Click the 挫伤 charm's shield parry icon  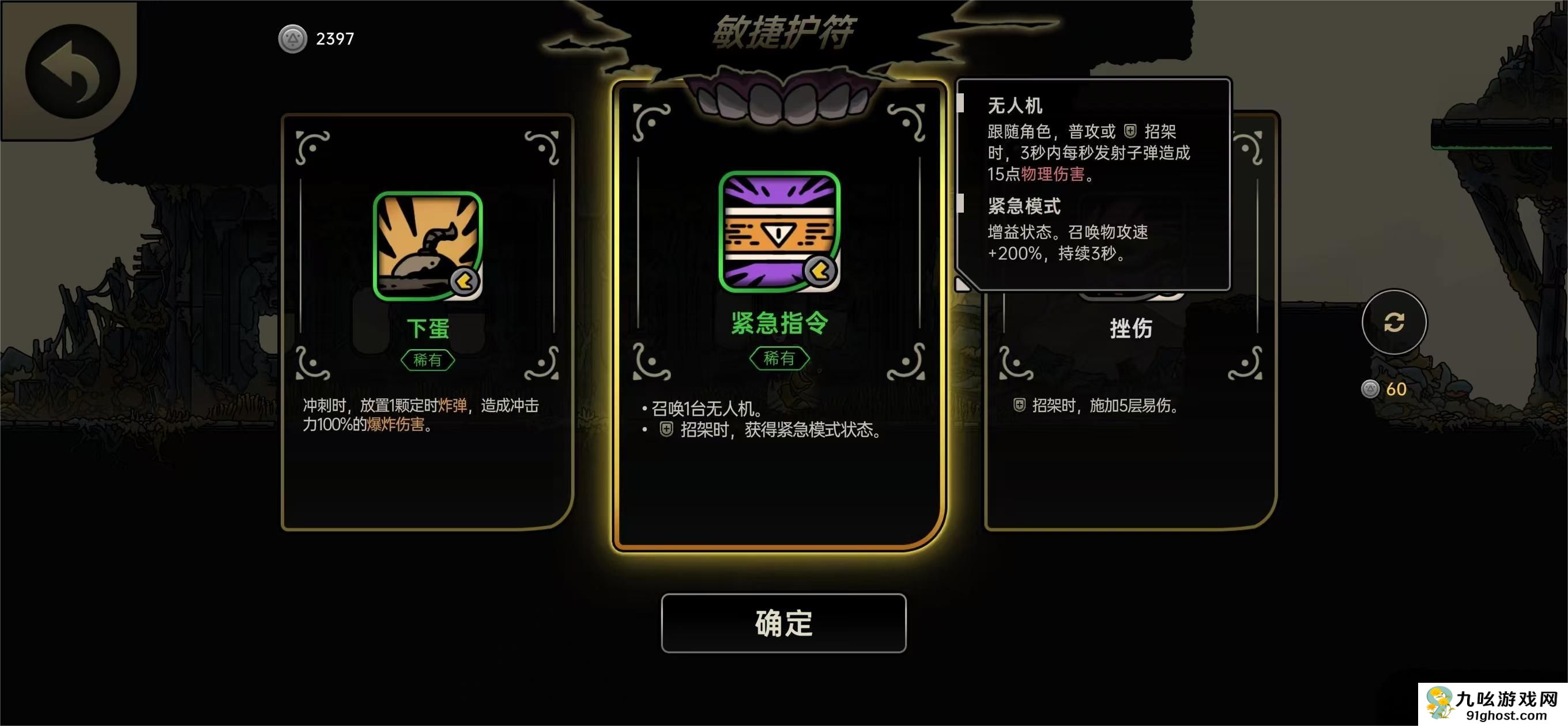click(x=1020, y=403)
